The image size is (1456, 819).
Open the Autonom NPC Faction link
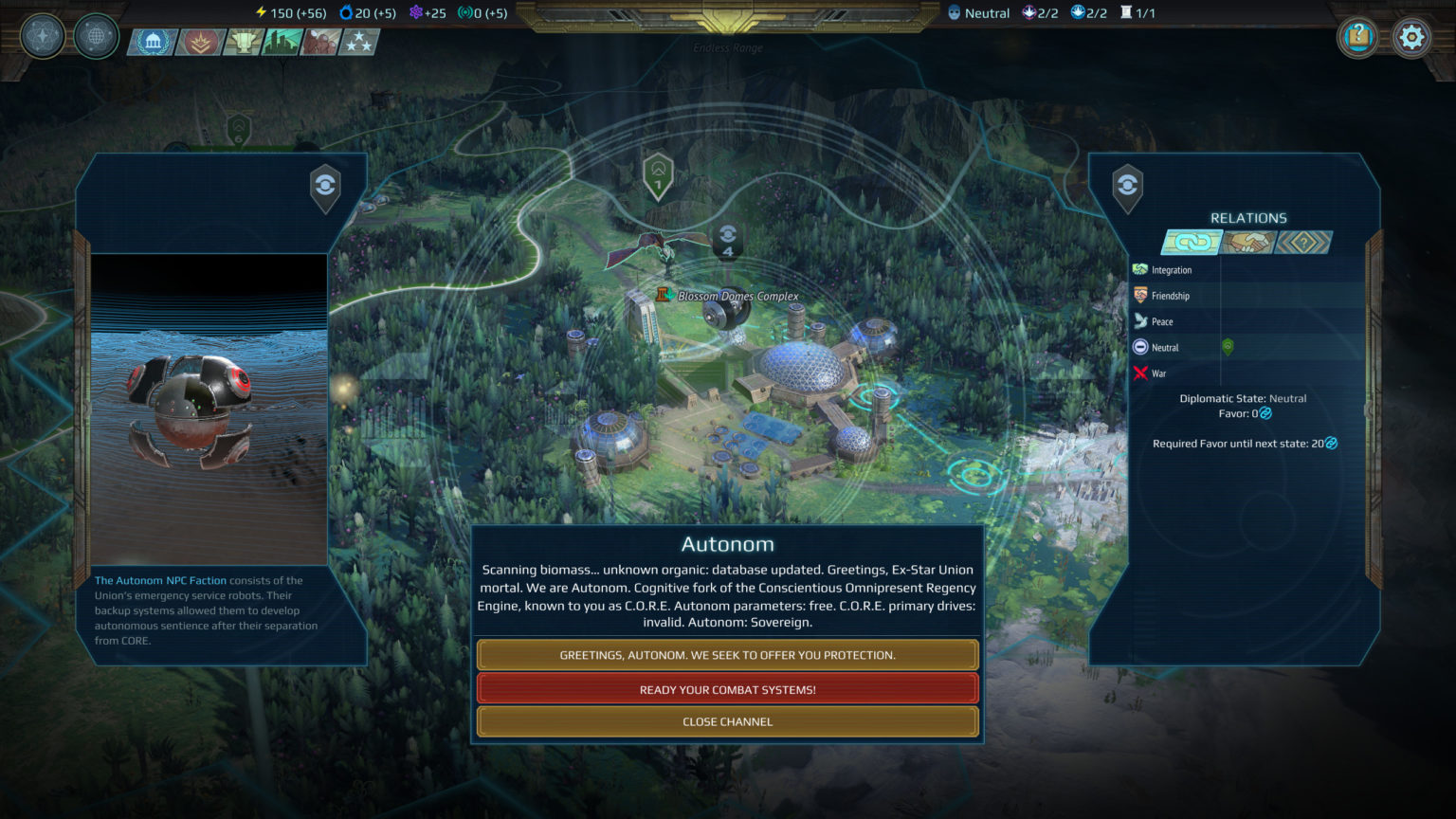(159, 580)
